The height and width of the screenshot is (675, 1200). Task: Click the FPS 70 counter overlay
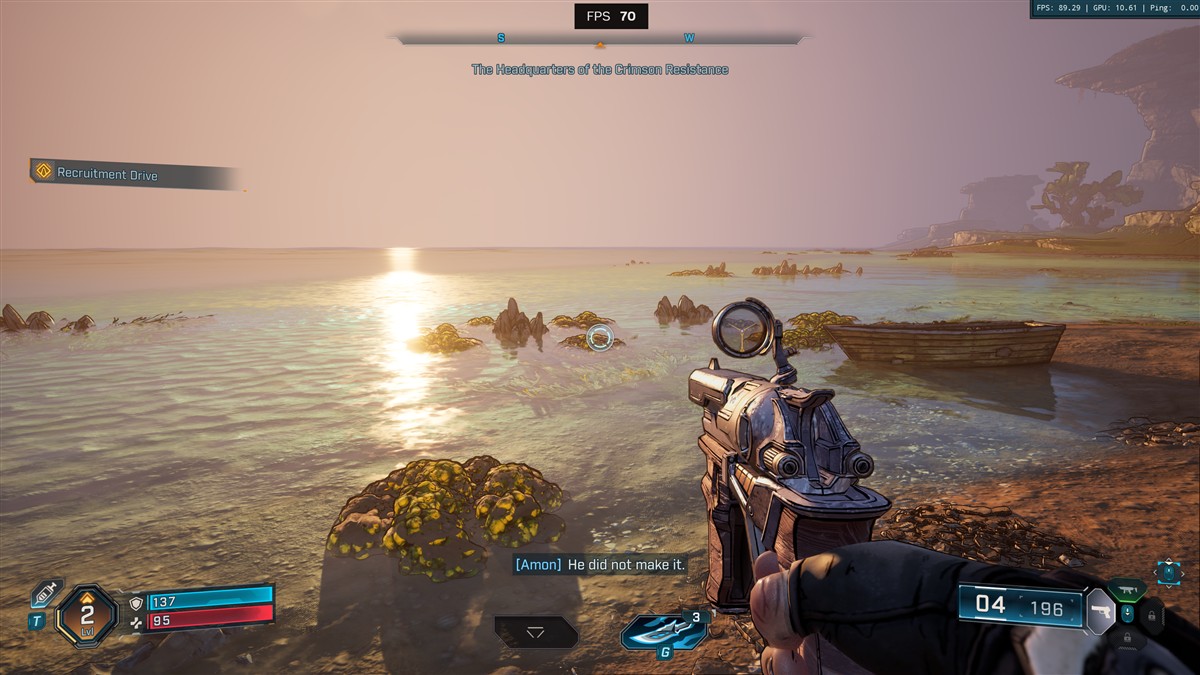click(611, 16)
